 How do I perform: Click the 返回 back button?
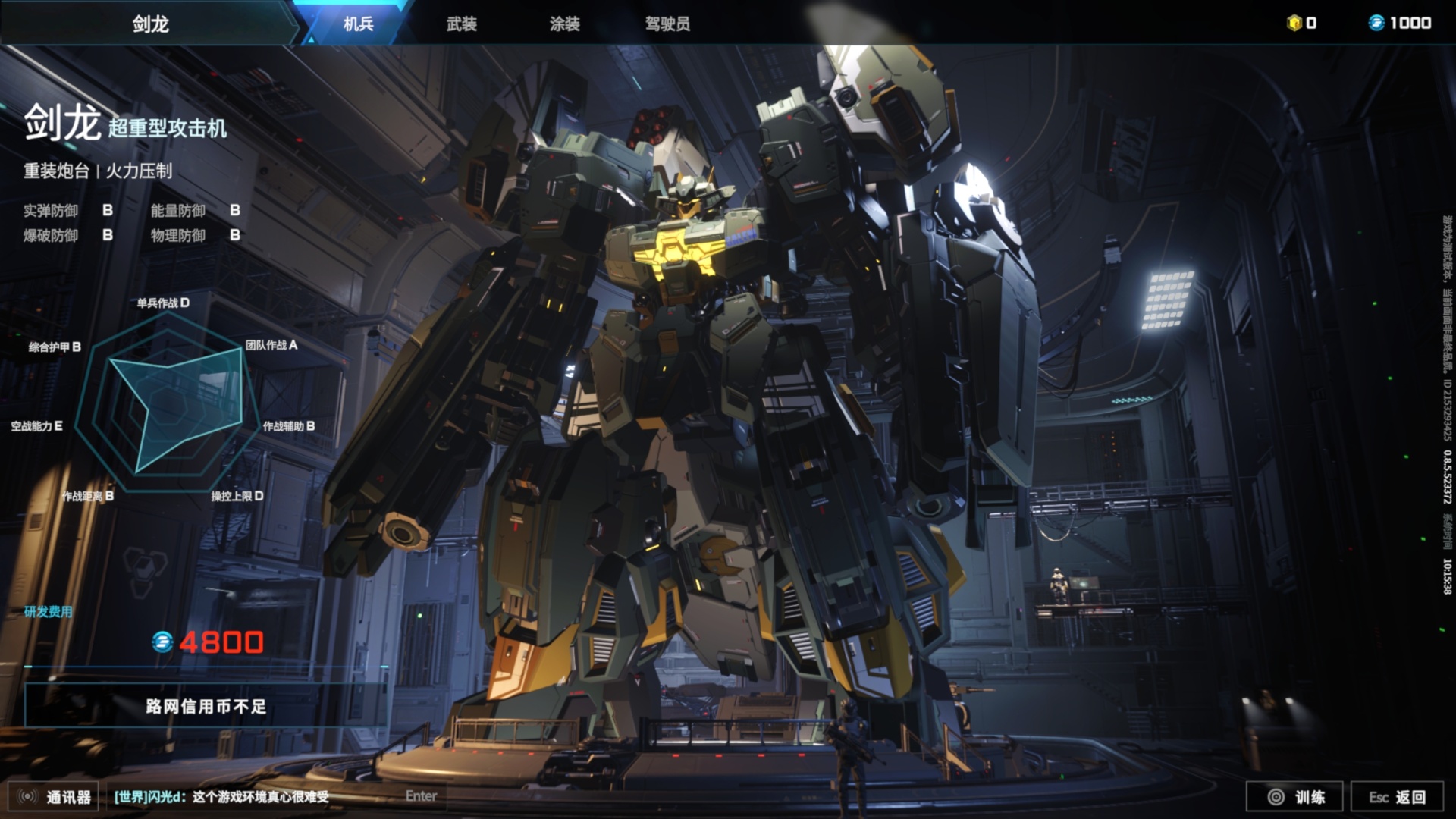tap(1397, 797)
